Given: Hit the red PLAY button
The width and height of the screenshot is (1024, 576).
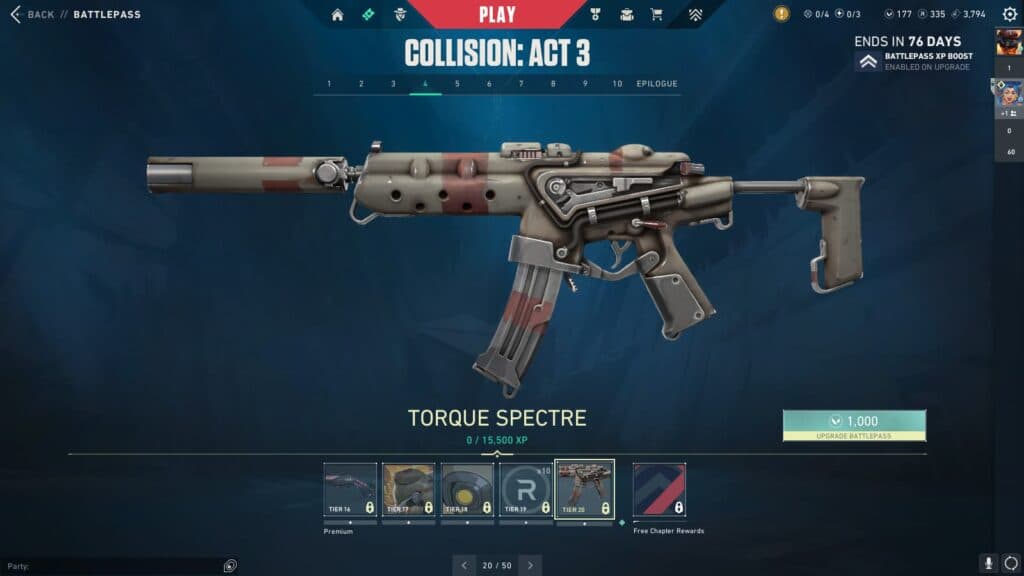Looking at the screenshot, I should click(497, 14).
